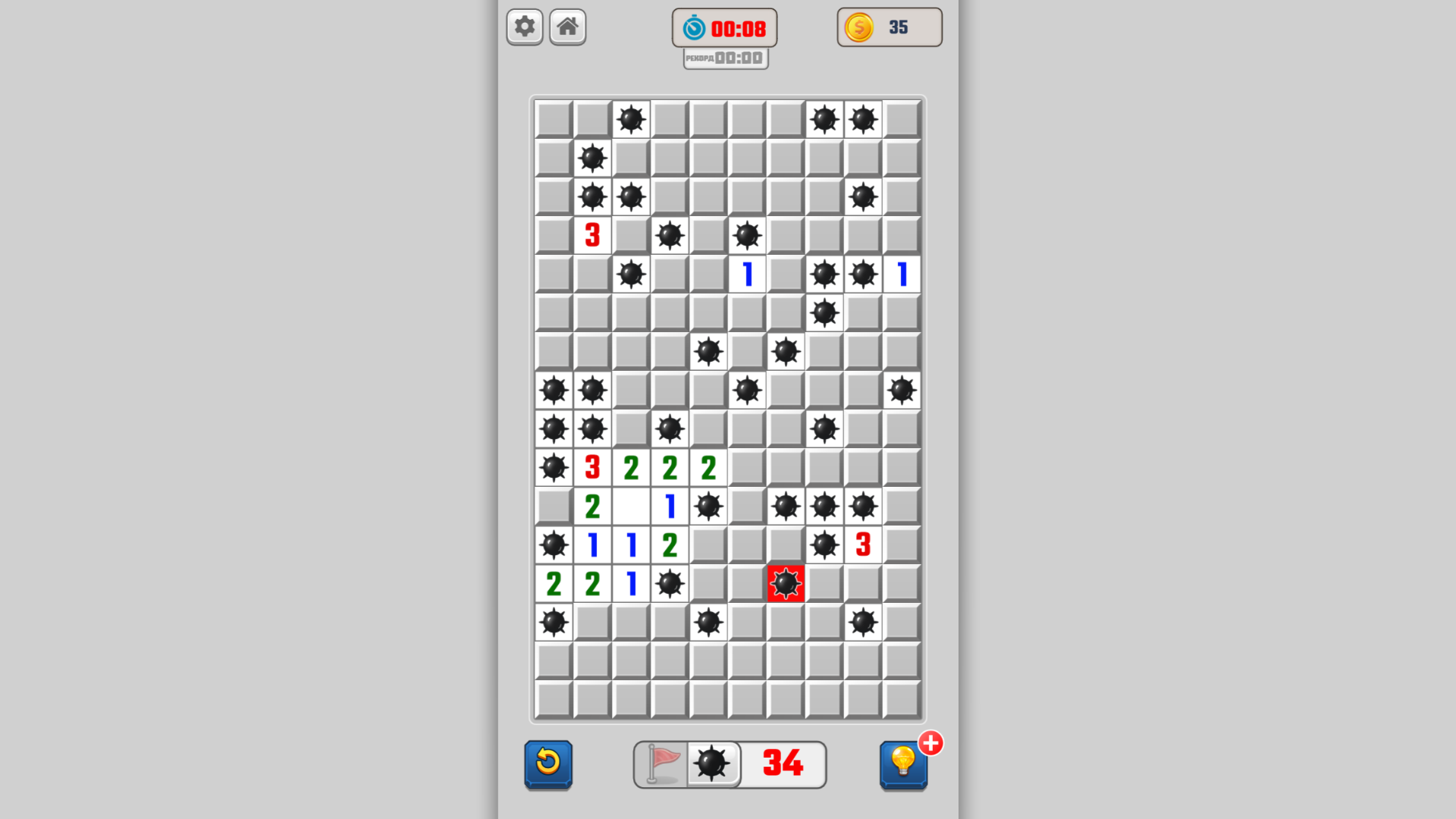Screen dimensions: 1456x819
Task: Click the unrevealed tile in the top-left corner
Action: pos(553,119)
